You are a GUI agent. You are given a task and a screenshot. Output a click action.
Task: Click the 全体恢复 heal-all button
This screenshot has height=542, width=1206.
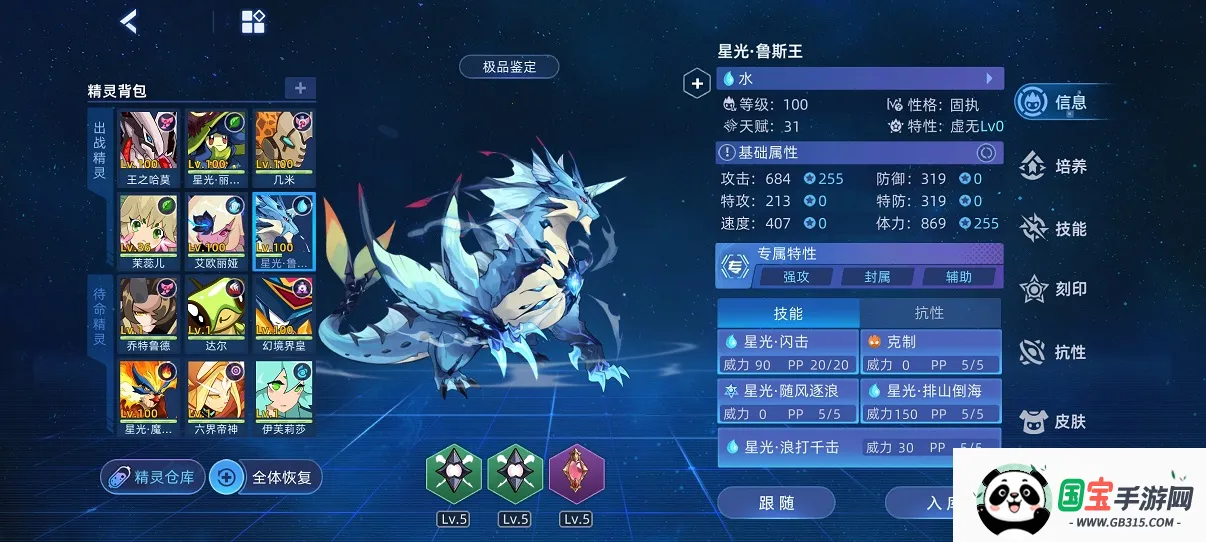point(267,477)
